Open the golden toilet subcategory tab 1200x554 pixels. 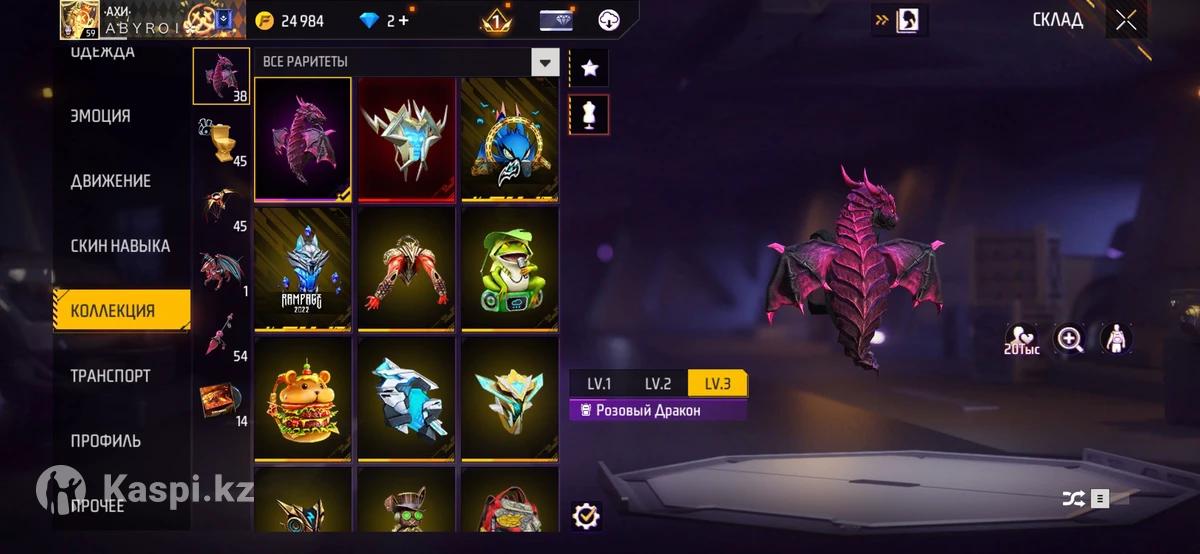point(220,142)
